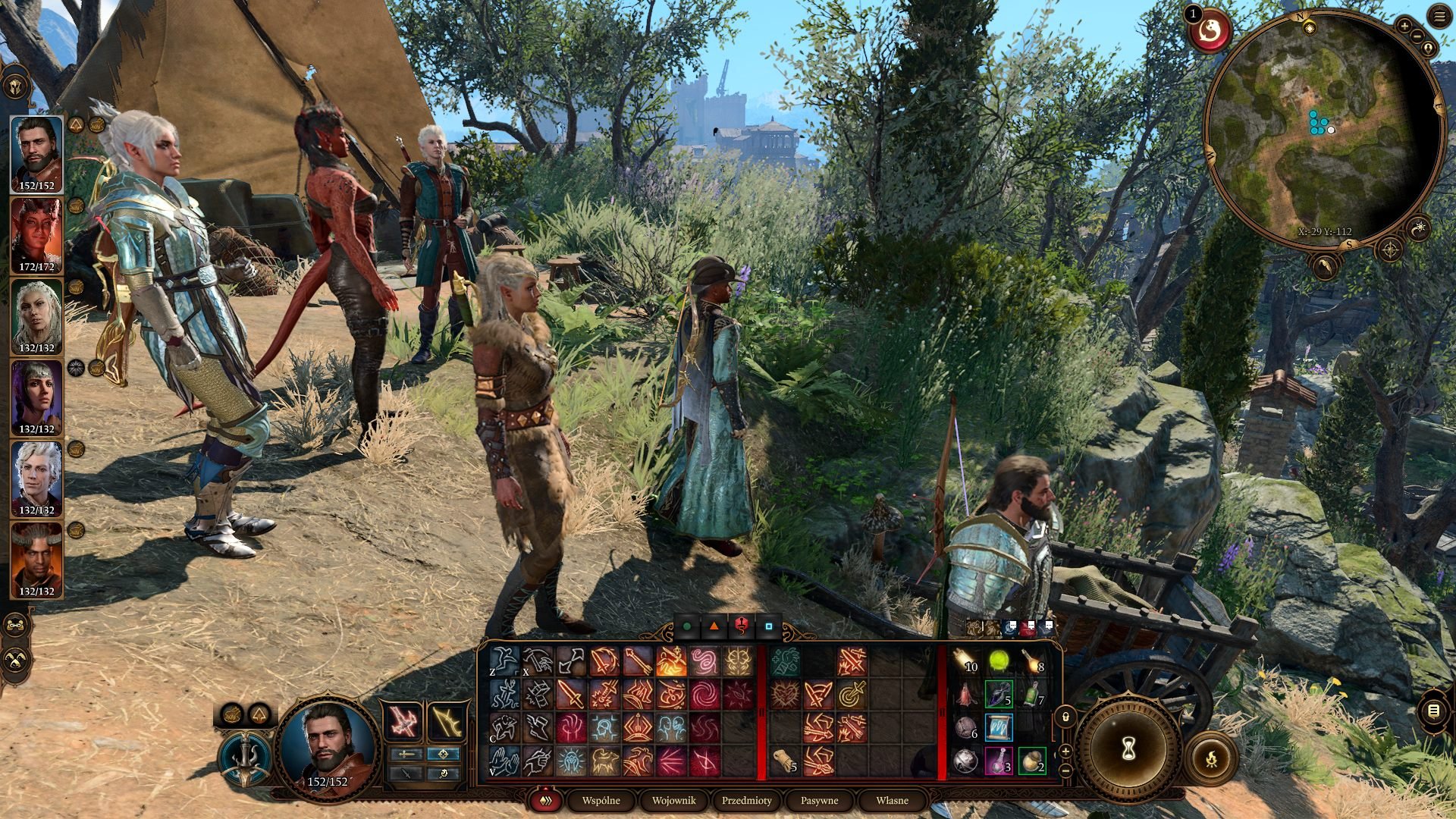Screen dimensions: 1456x819
Task: Select the ranged bow weapon slot
Action: pyautogui.click(x=446, y=721)
